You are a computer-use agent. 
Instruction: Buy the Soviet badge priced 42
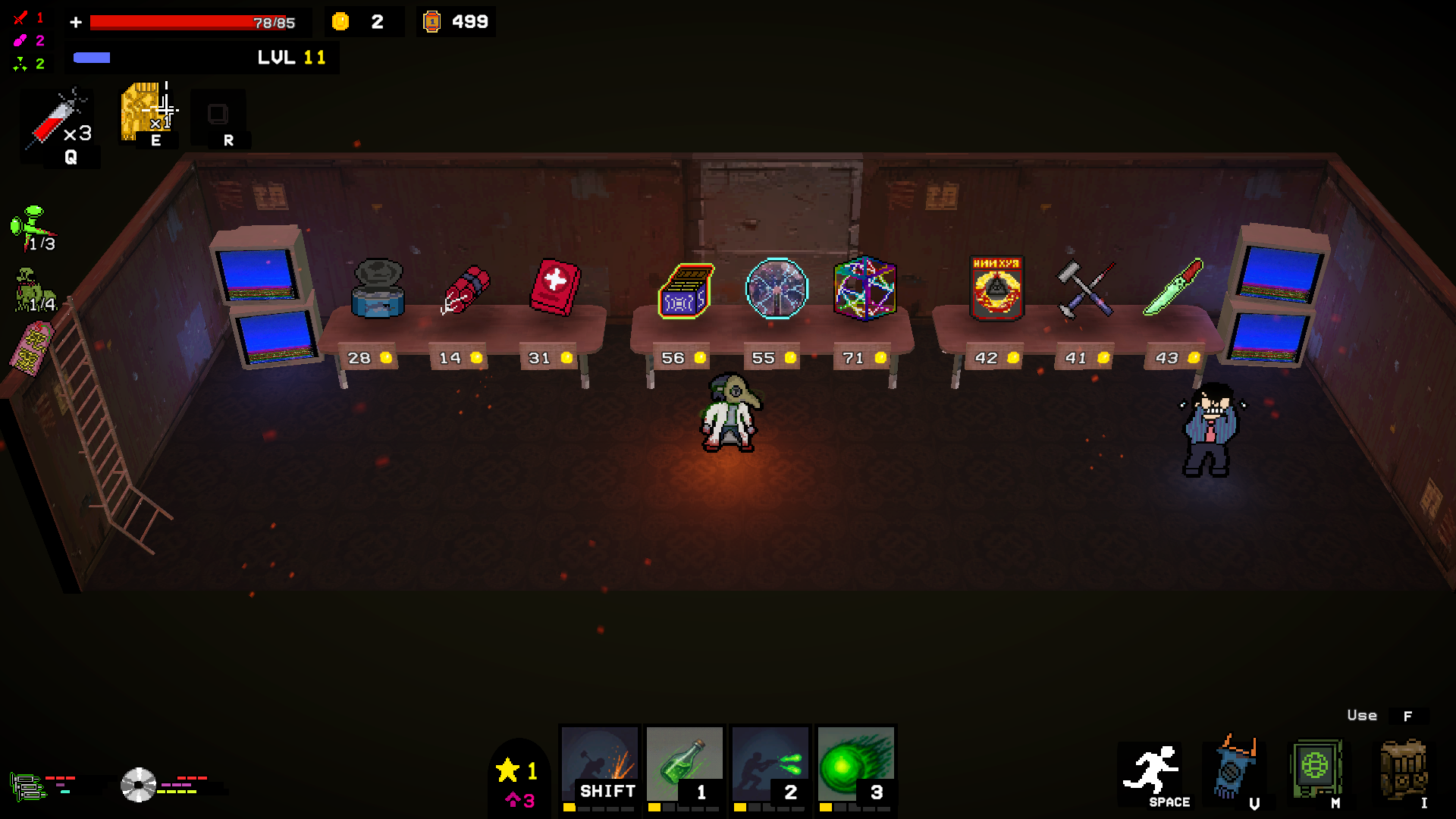[996, 288]
